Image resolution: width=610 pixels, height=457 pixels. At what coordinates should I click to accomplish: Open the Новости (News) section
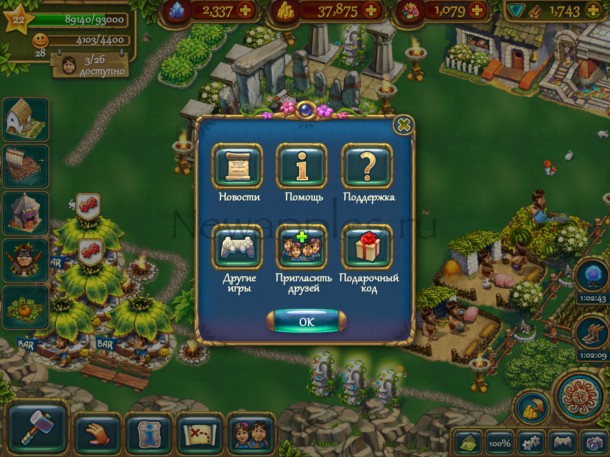(237, 166)
